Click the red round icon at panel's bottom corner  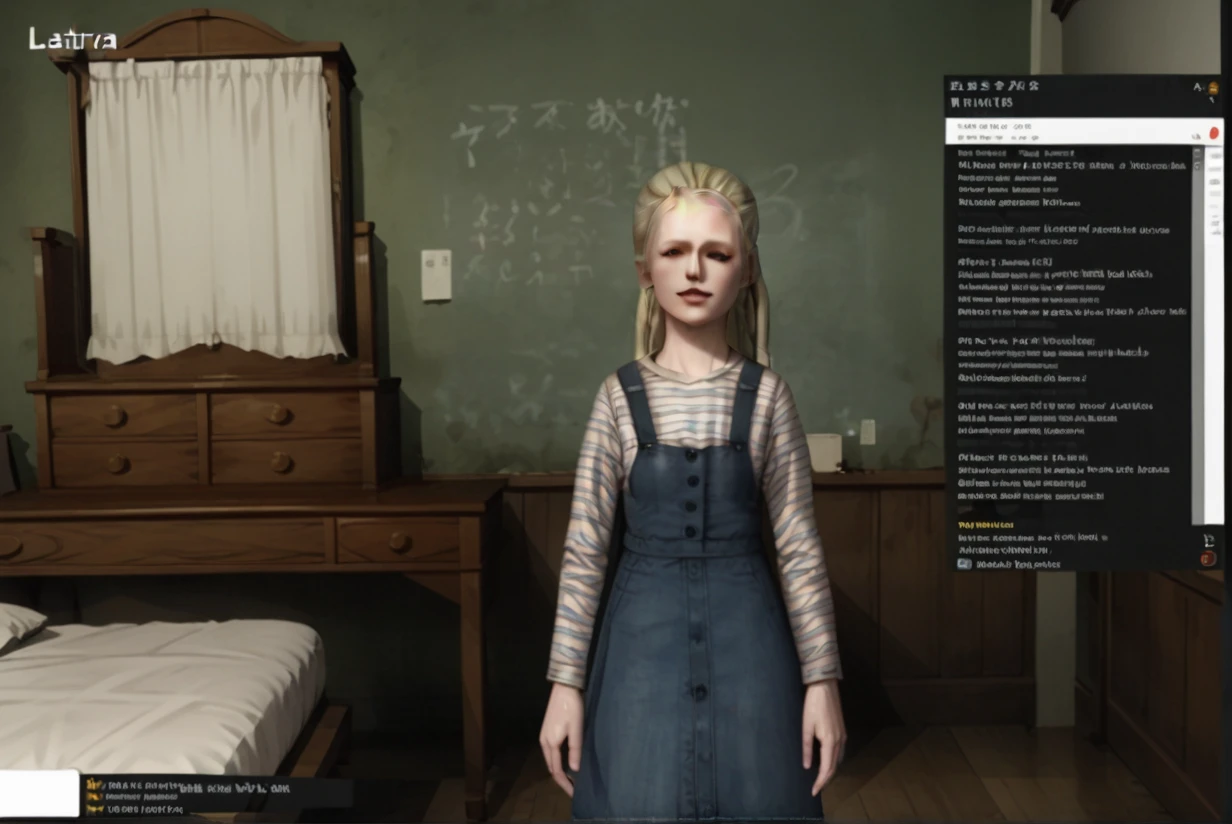[x=1208, y=558]
